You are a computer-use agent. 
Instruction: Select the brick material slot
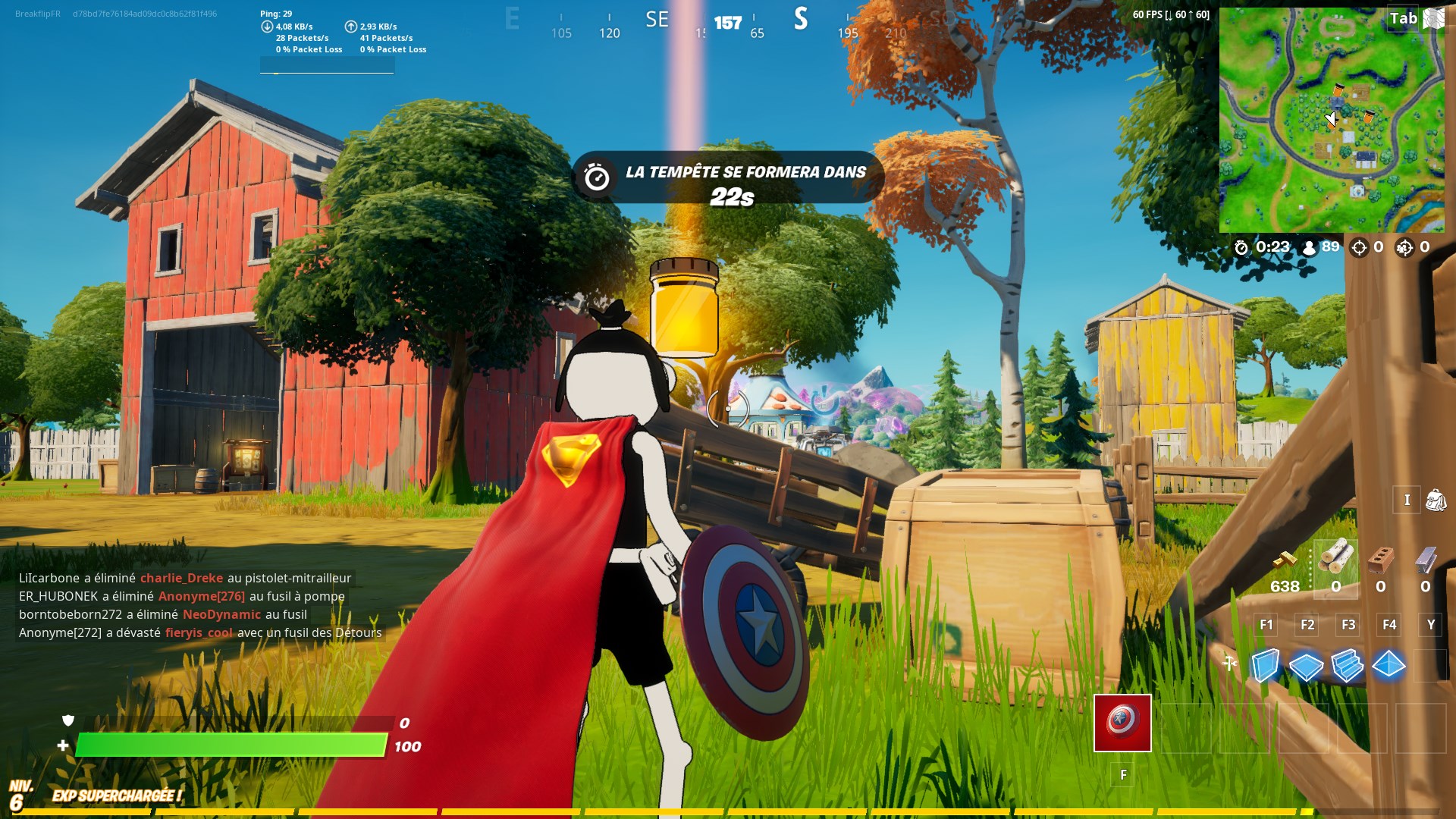(1381, 560)
